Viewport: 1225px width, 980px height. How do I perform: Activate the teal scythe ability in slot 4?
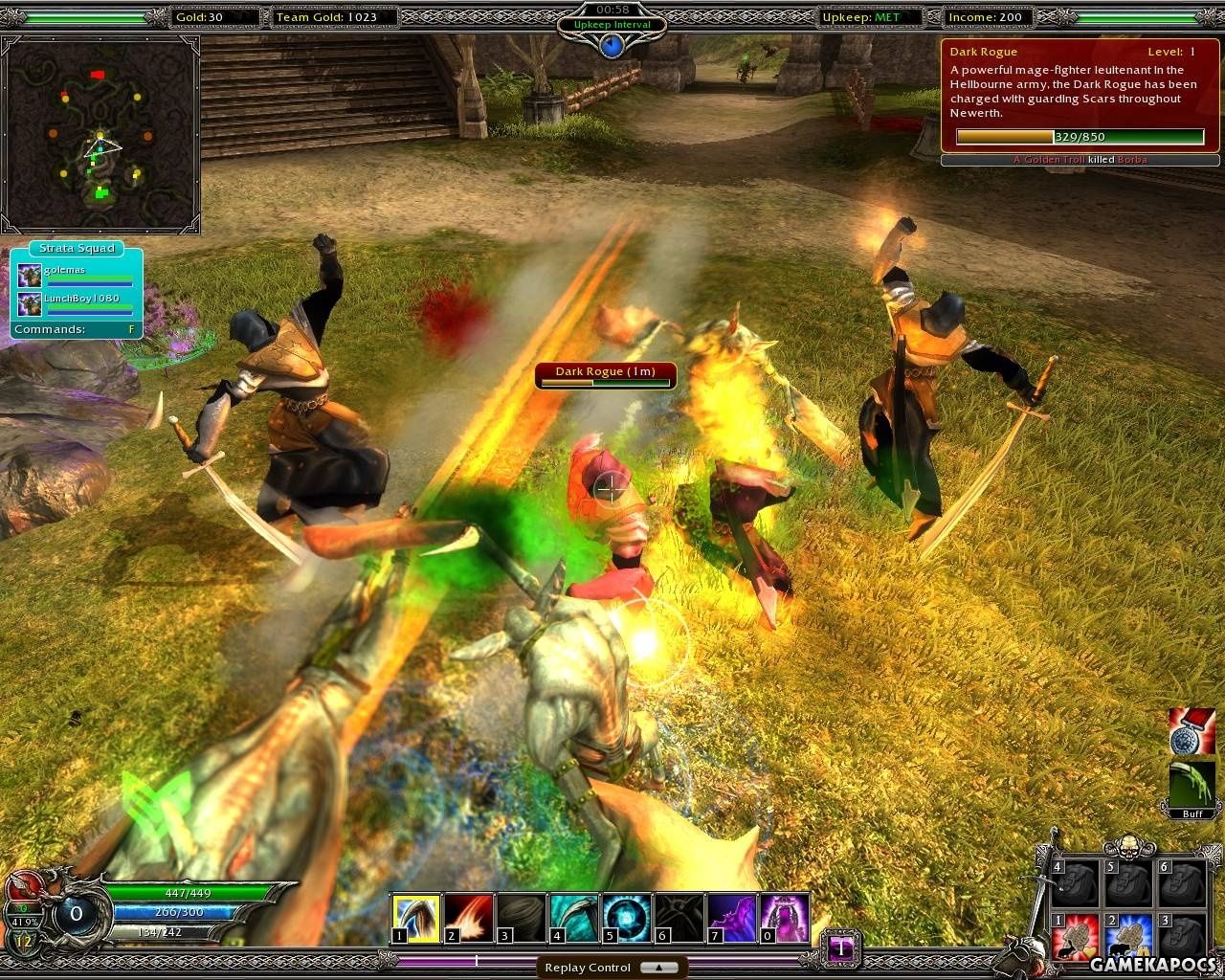click(x=574, y=918)
